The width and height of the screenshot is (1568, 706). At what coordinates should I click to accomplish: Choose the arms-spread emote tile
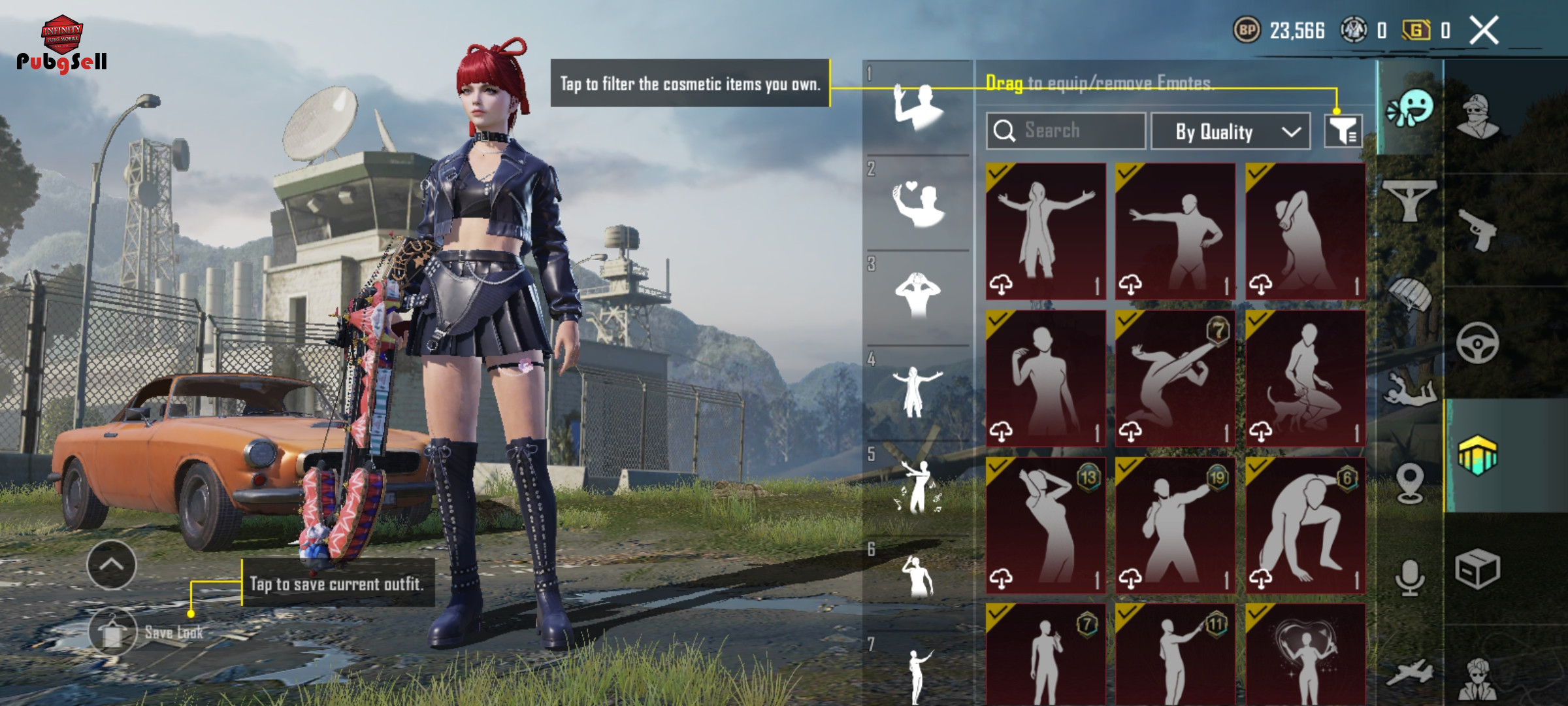[1045, 231]
